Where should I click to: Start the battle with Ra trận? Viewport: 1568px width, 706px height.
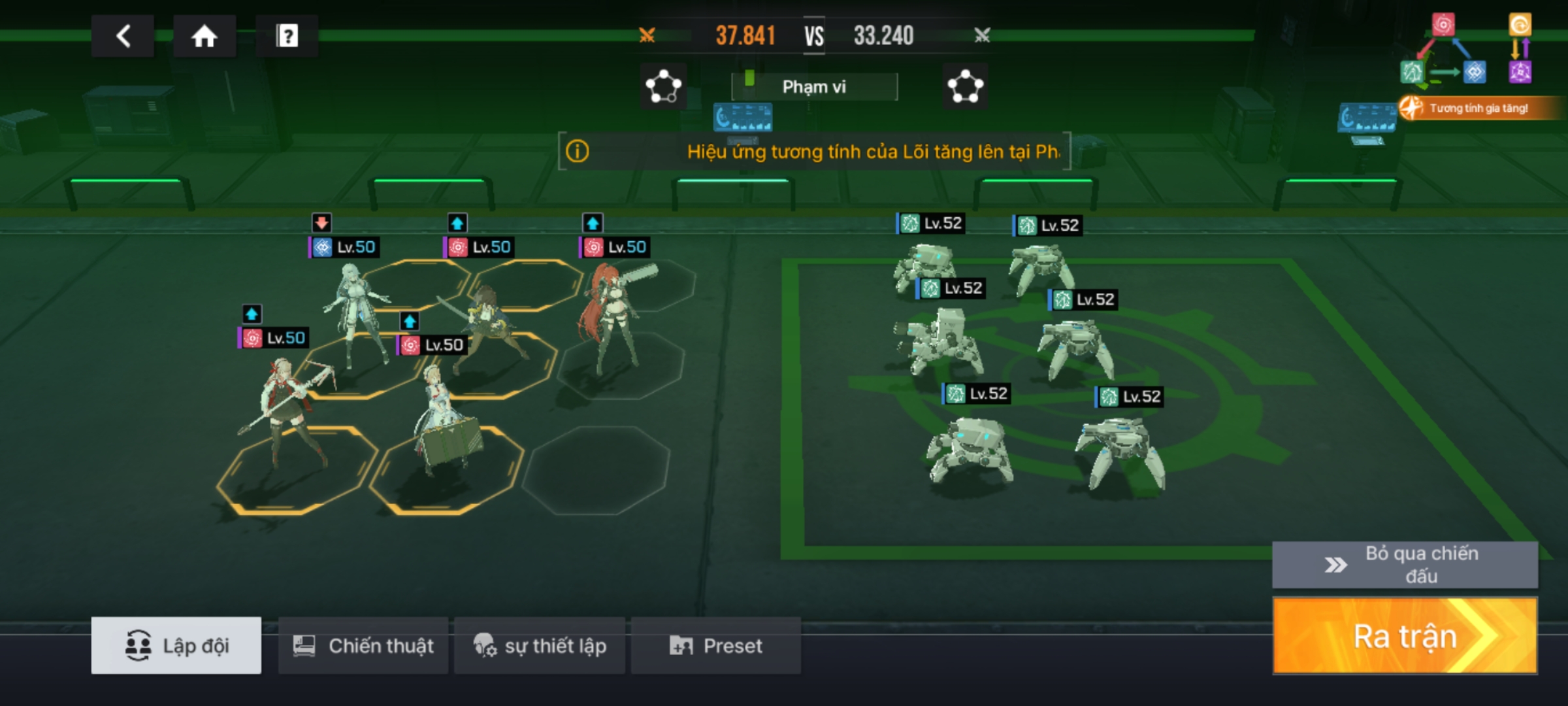(1405, 635)
